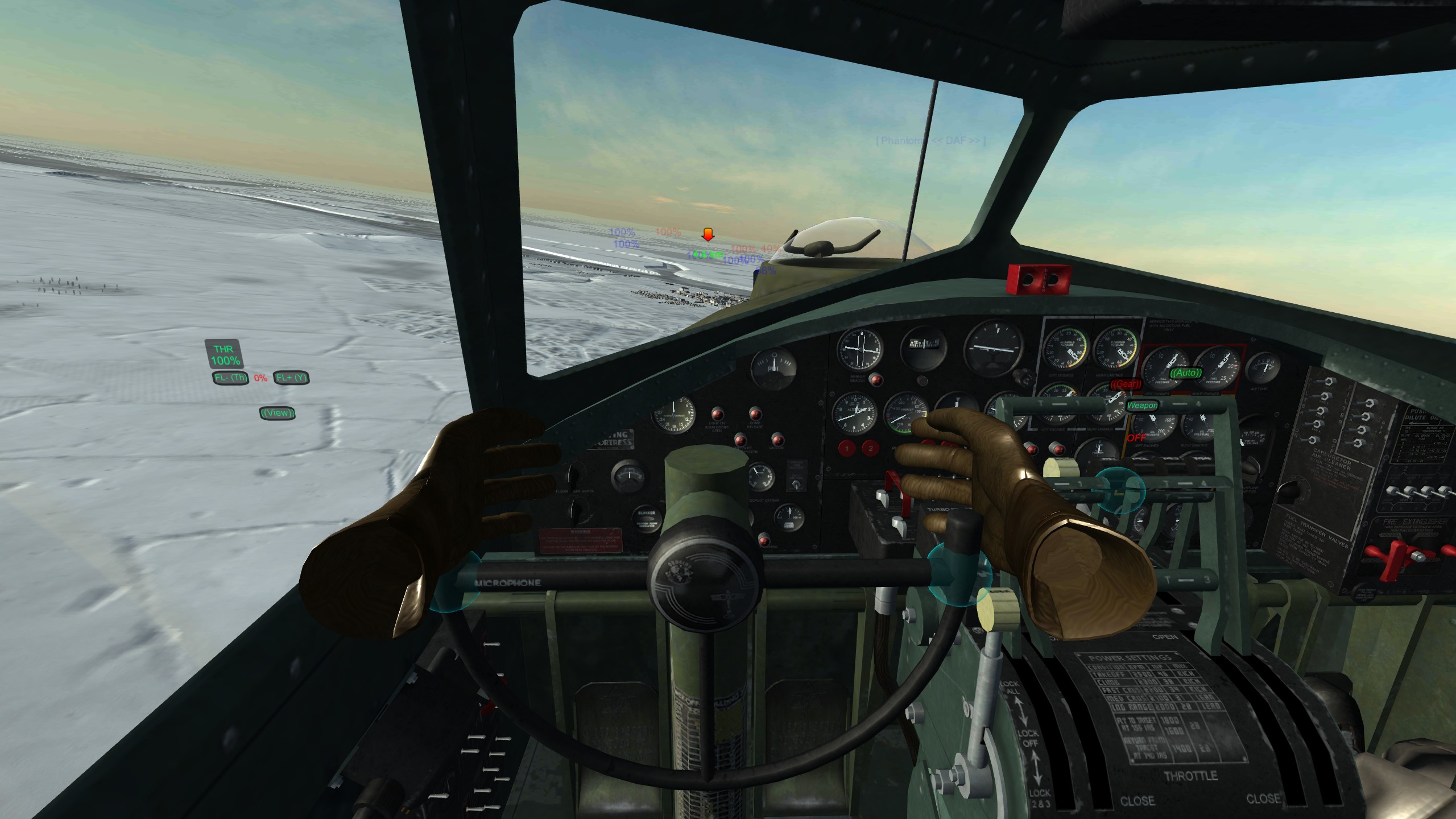Toggle the View button

[277, 413]
